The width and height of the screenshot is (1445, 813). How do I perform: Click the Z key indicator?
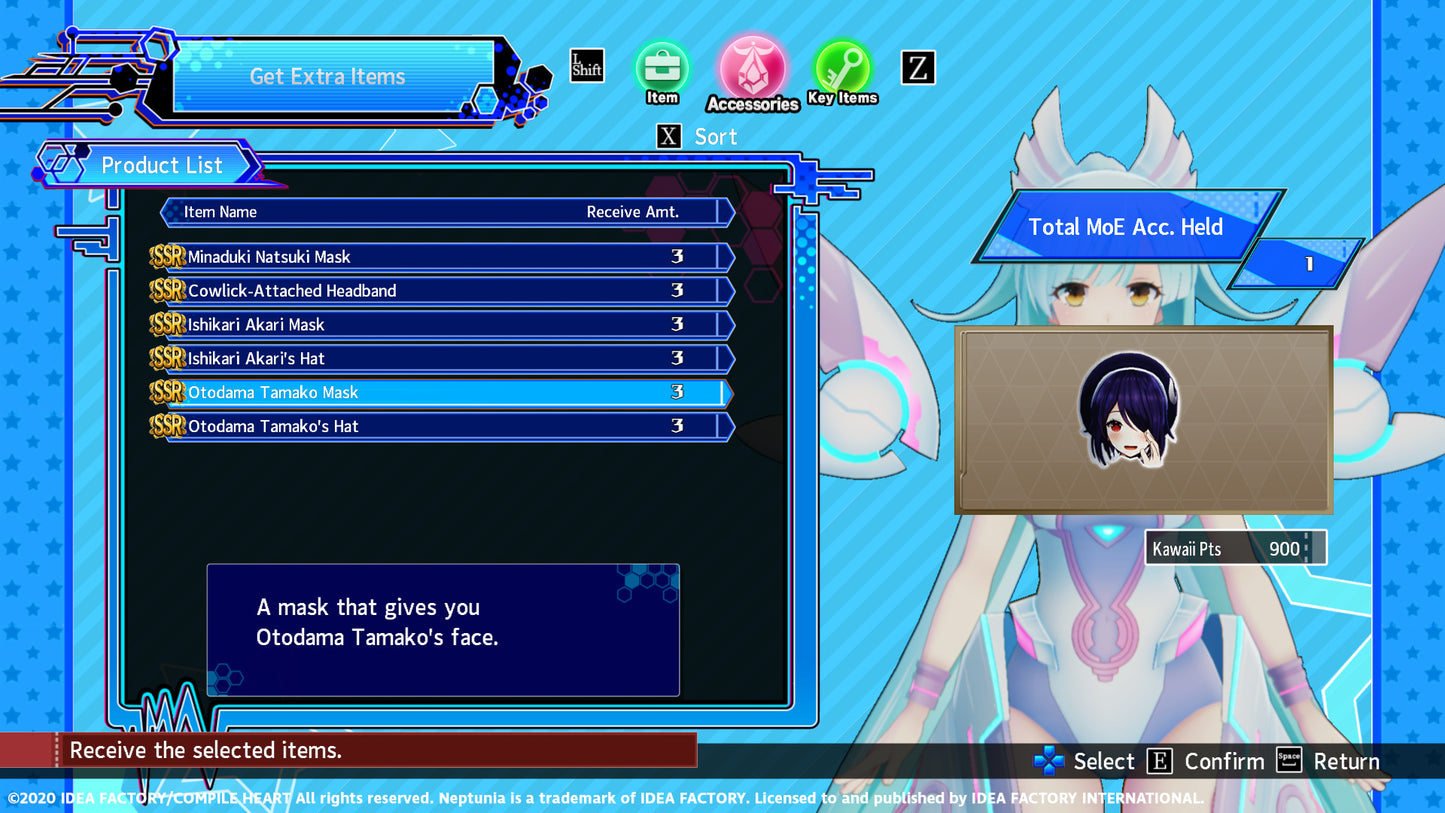(x=917, y=67)
